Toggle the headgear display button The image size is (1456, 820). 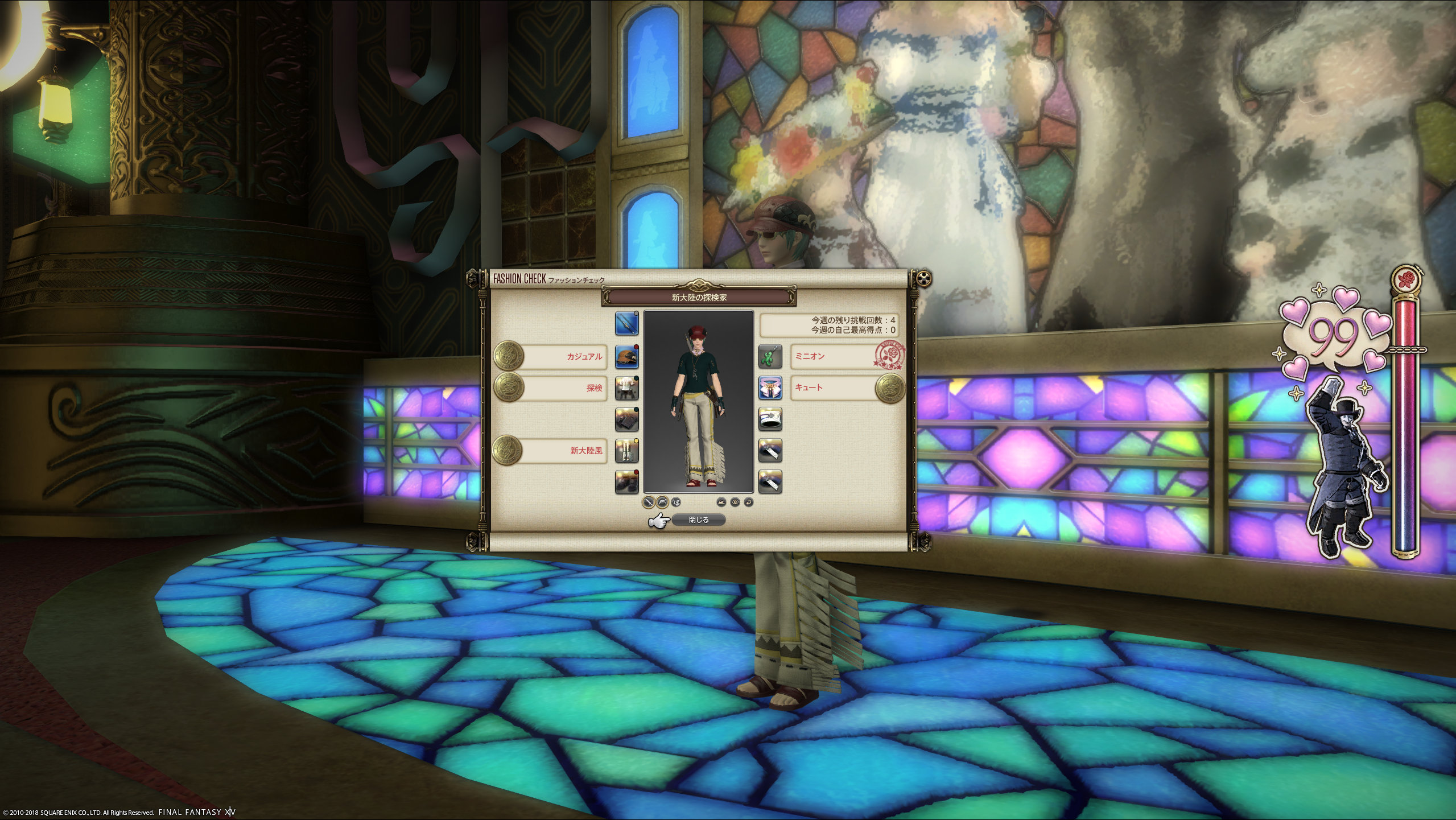pyautogui.click(x=662, y=502)
